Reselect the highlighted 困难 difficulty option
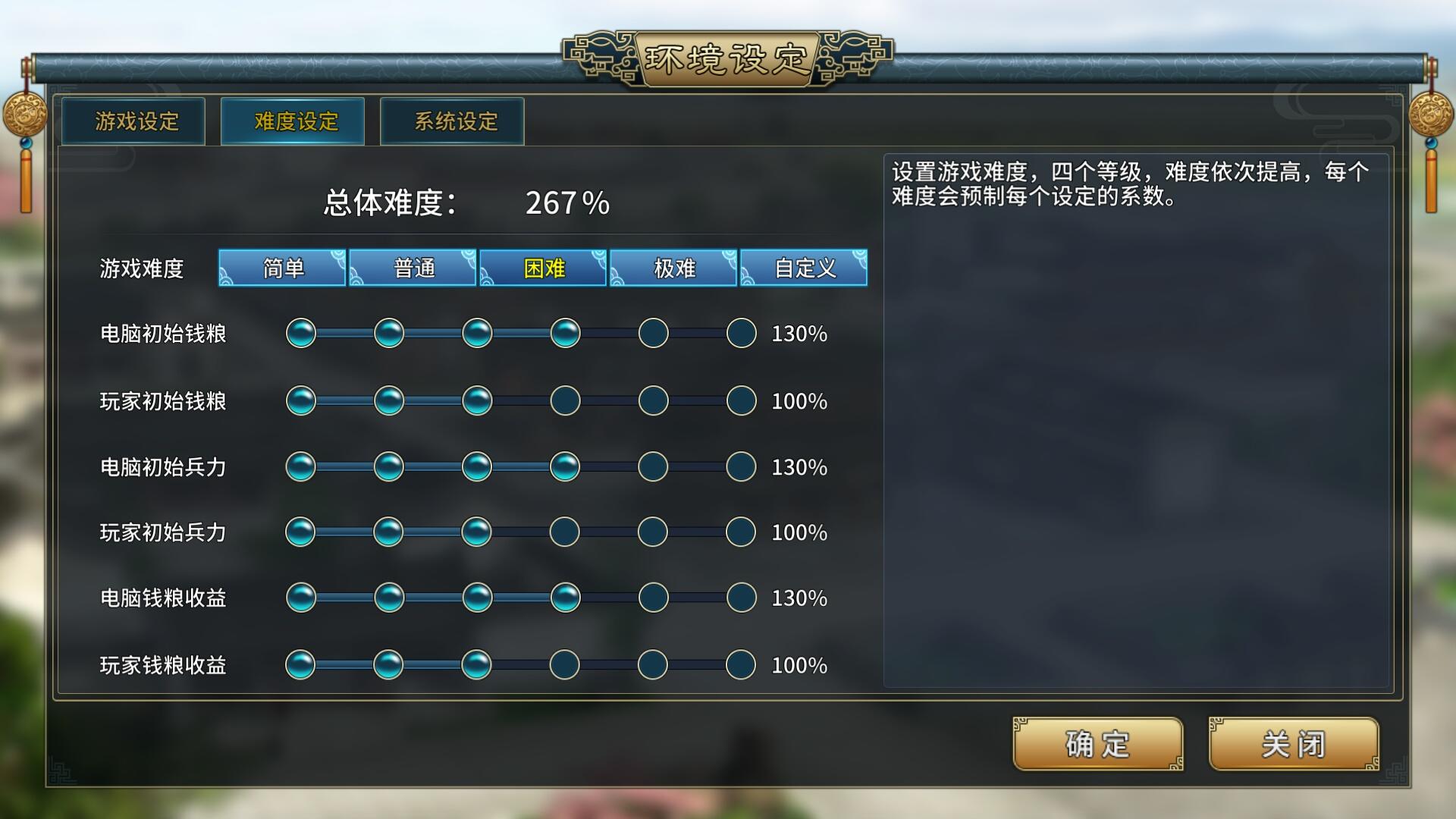The height and width of the screenshot is (819, 1456). tap(543, 268)
